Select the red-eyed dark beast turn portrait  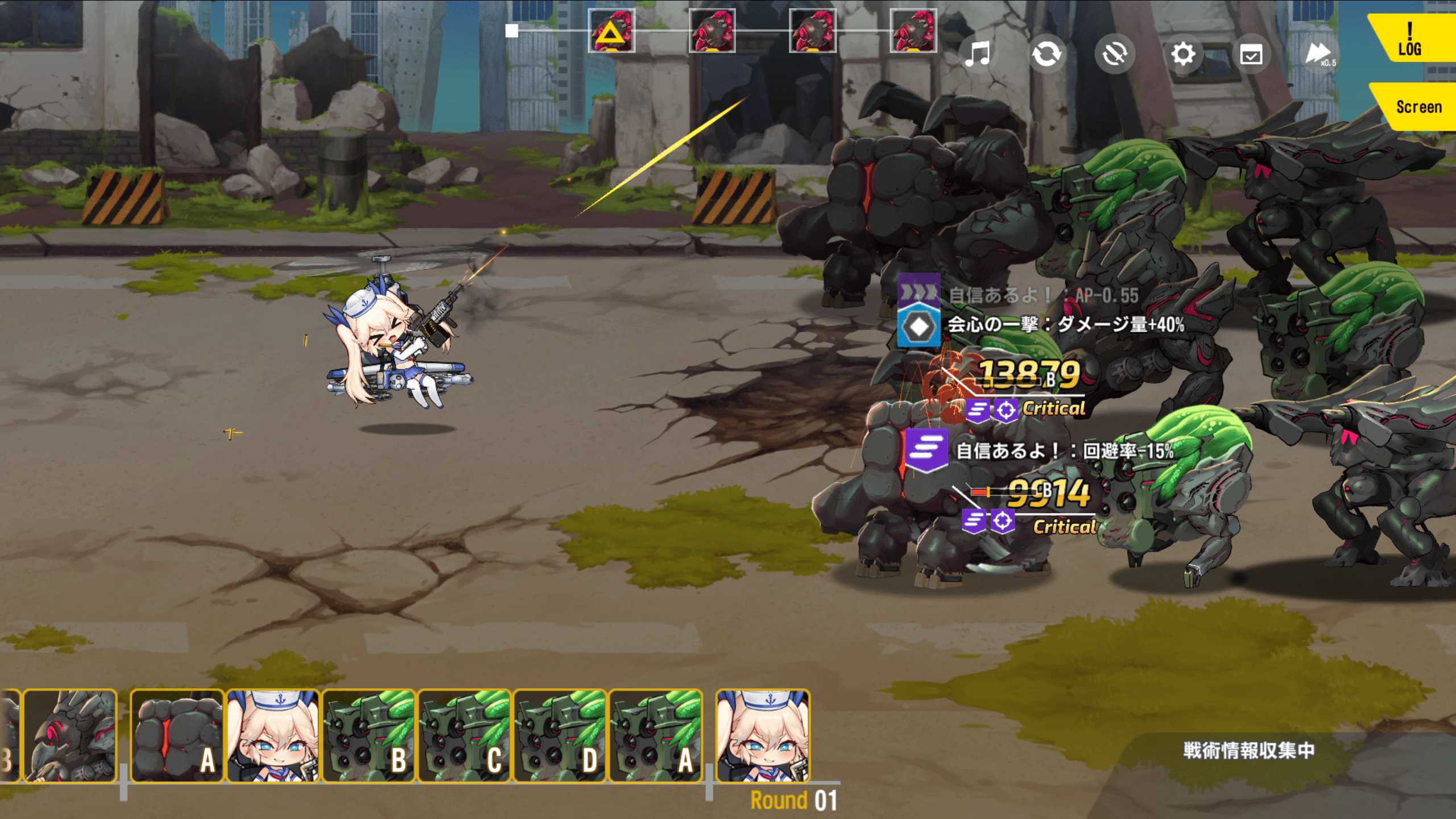click(69, 736)
